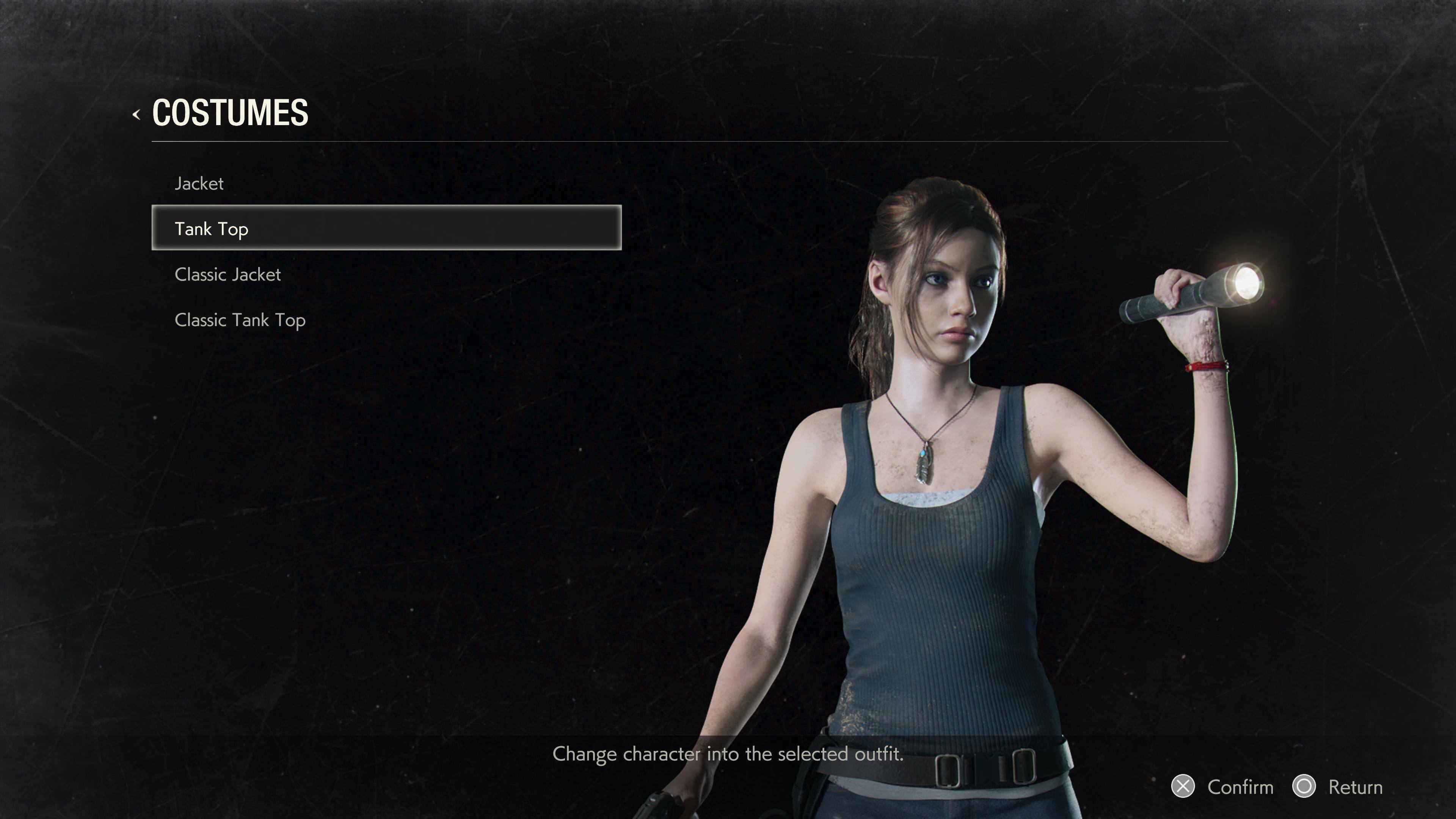Pick the Classic Jacket outfit
This screenshot has width=1456, height=819.
(x=227, y=275)
